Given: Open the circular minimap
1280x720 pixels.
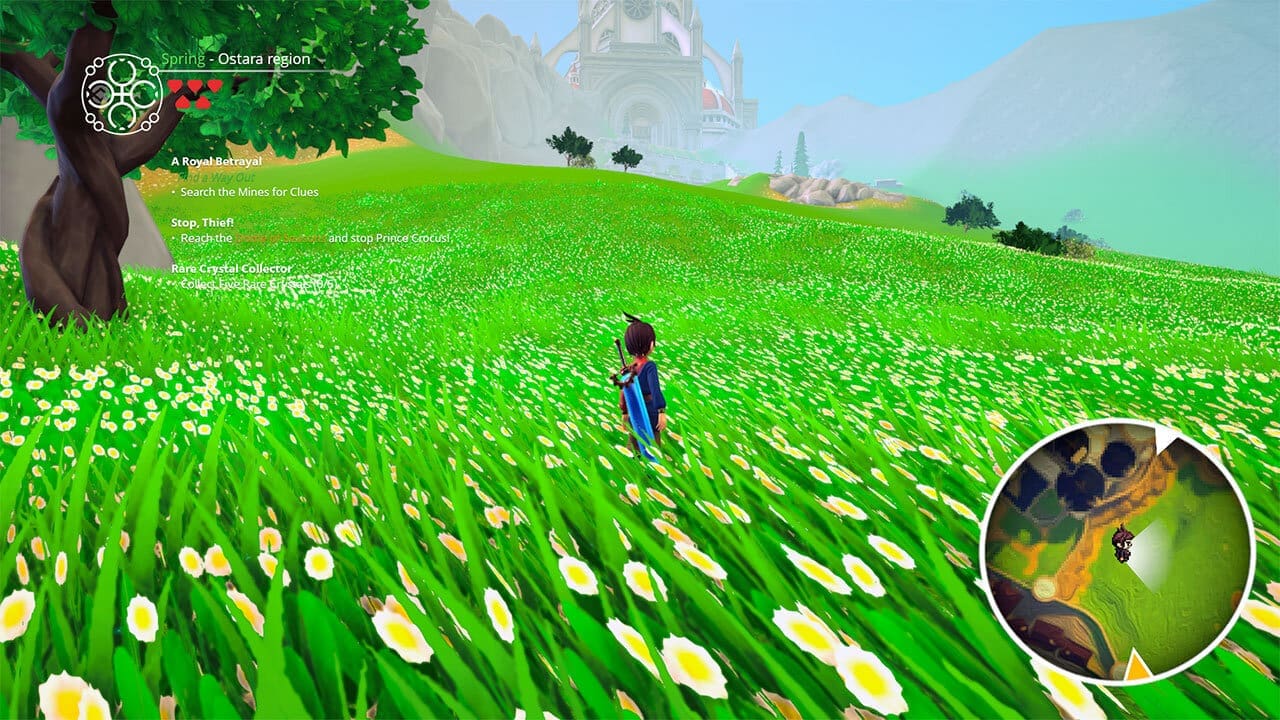Looking at the screenshot, I should point(1116,552).
